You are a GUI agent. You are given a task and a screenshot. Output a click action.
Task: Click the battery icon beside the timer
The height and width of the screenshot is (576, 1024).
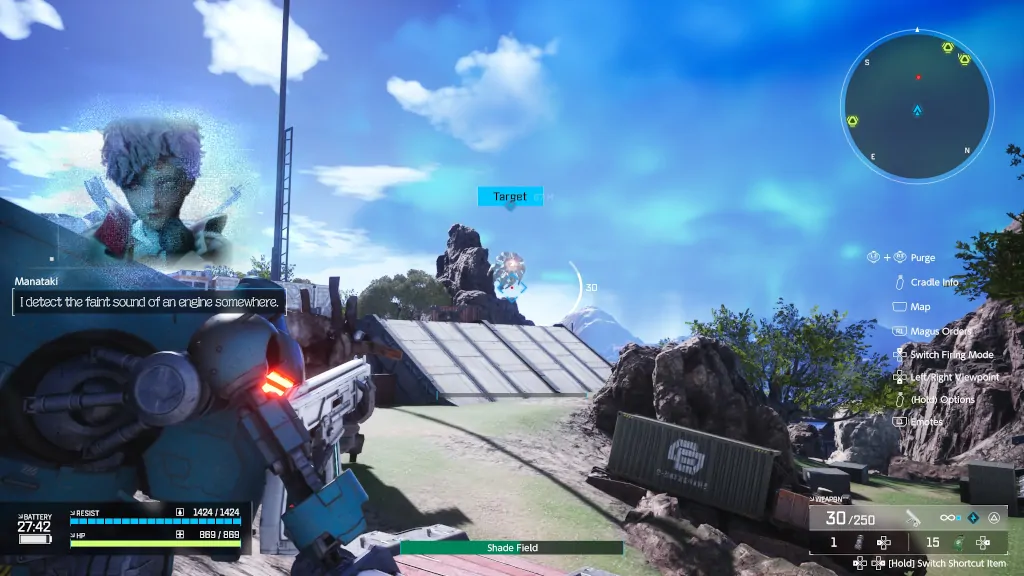point(33,539)
